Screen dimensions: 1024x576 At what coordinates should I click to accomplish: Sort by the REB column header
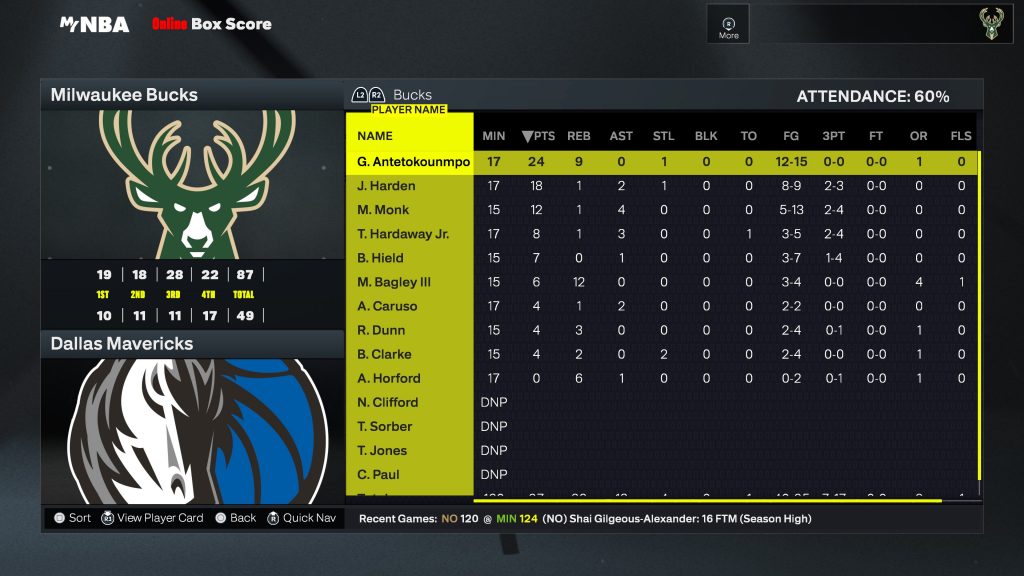click(x=579, y=136)
